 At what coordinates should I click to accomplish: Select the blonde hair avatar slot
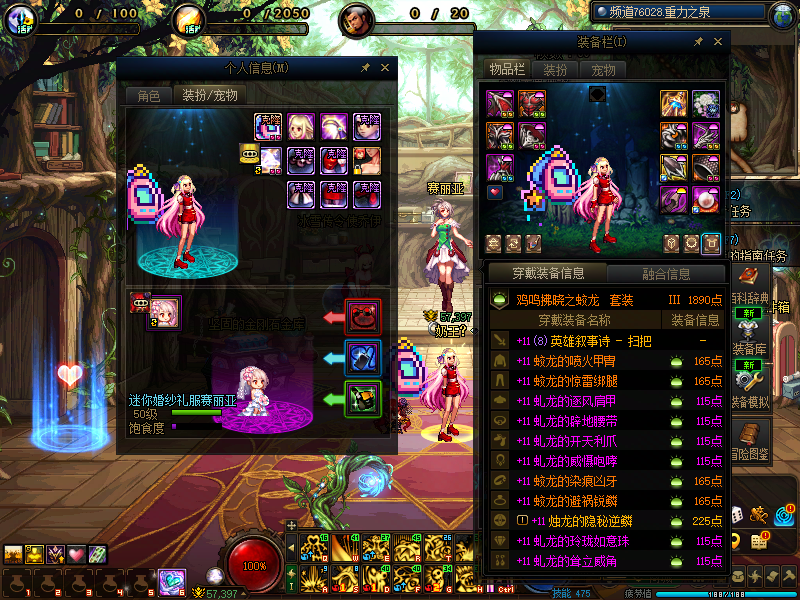[x=301, y=126]
